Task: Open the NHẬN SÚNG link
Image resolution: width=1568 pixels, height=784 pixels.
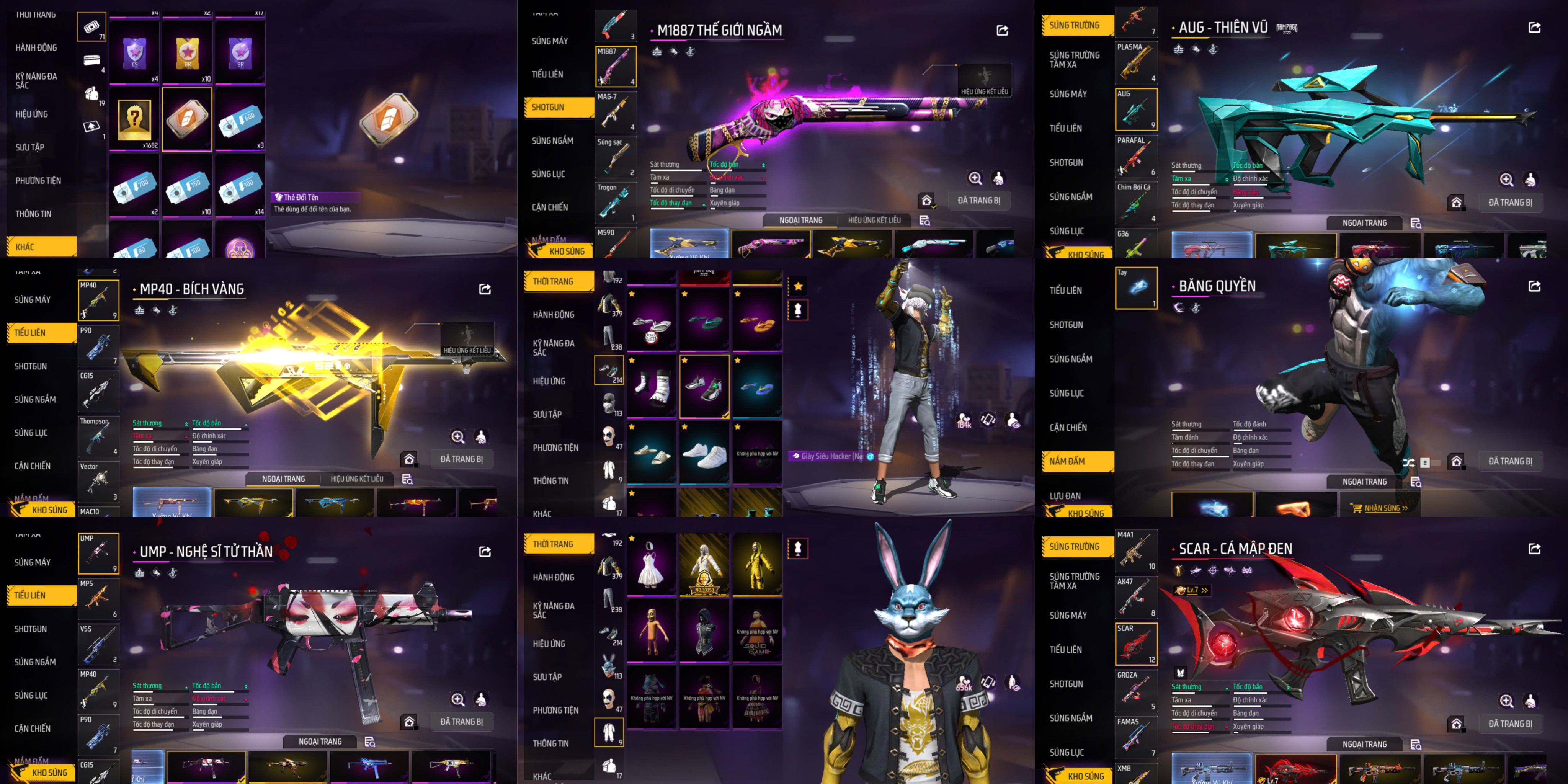Action: click(1380, 508)
